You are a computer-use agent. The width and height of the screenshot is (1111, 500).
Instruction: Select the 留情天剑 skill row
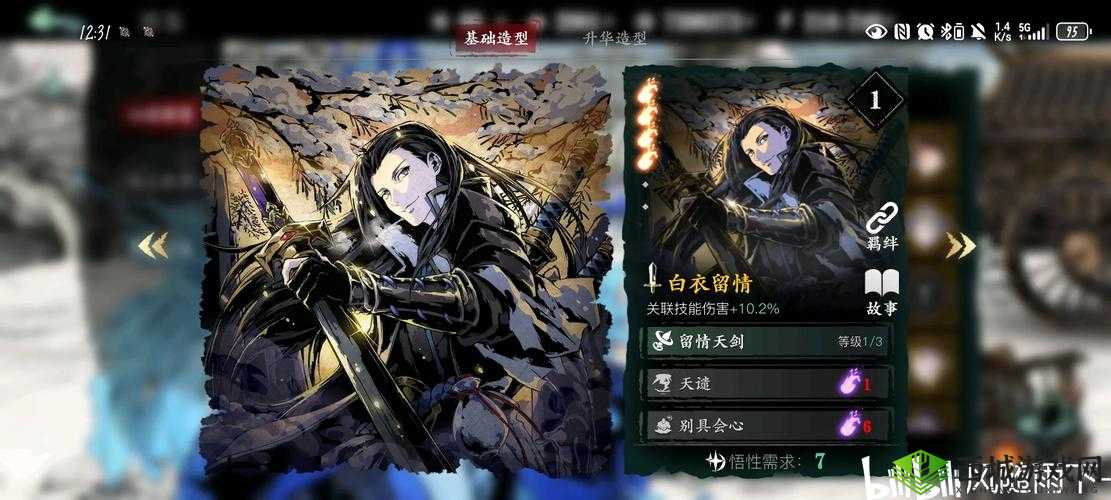point(765,341)
